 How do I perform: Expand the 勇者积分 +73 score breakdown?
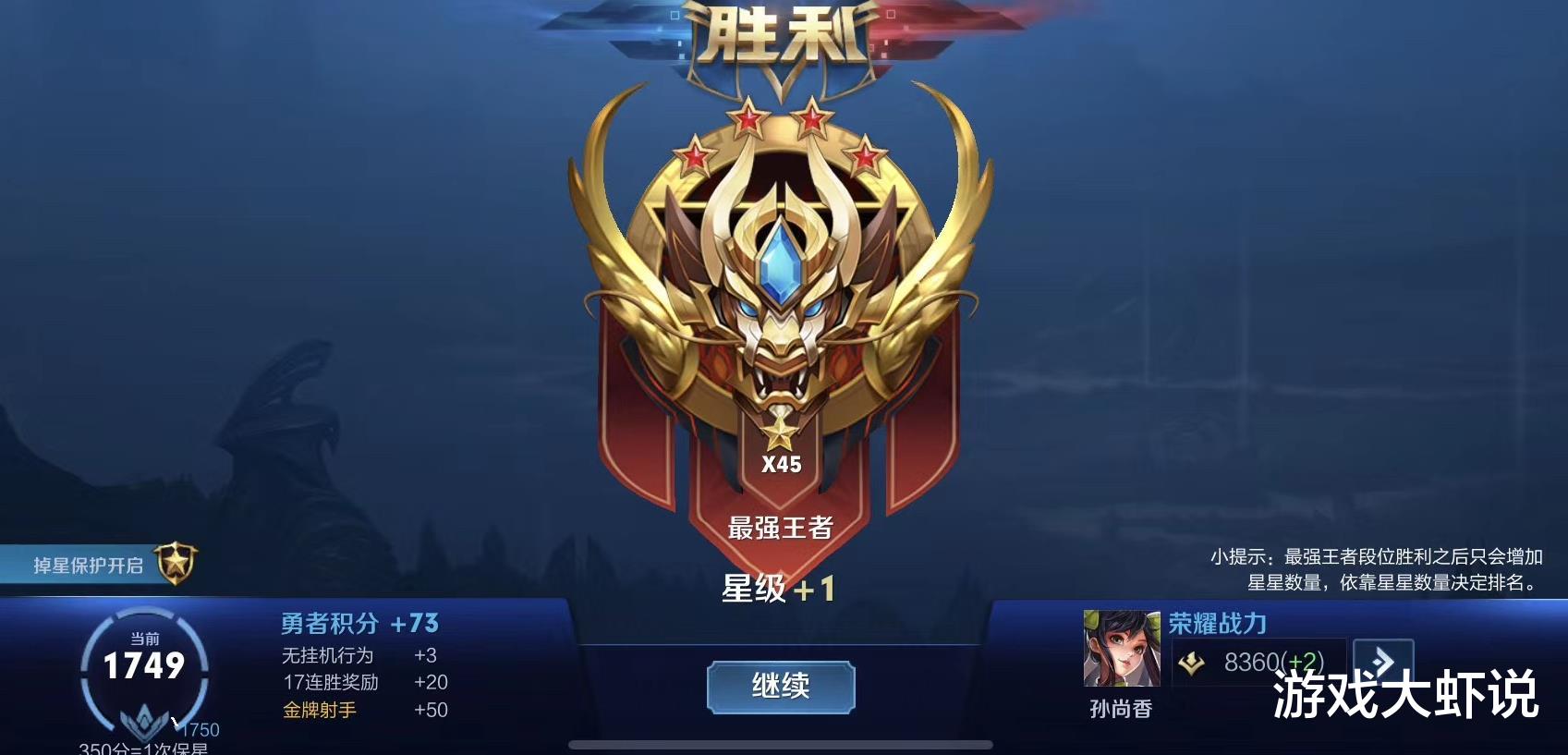(x=359, y=623)
